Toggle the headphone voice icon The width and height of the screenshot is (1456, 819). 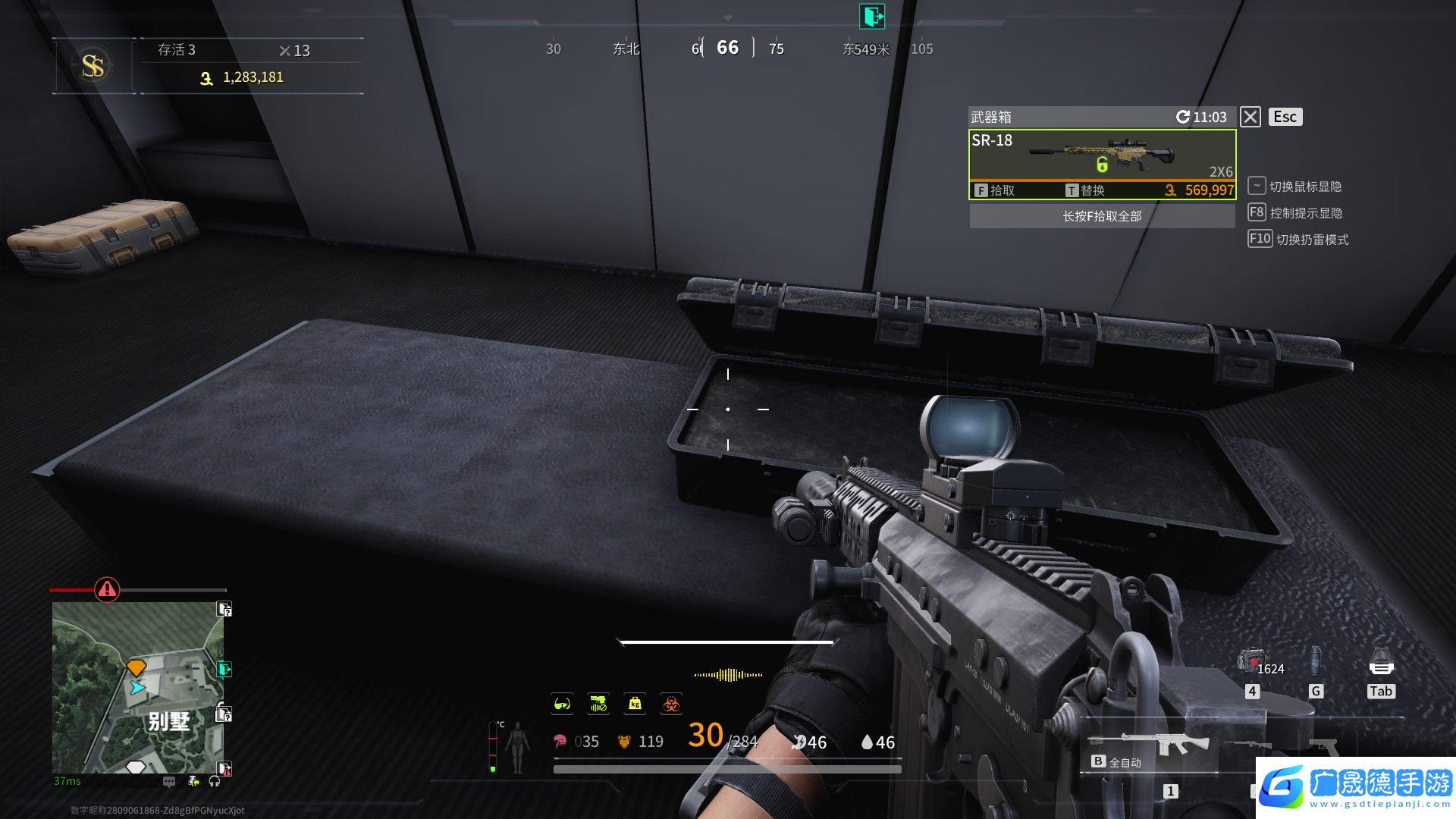point(215,781)
